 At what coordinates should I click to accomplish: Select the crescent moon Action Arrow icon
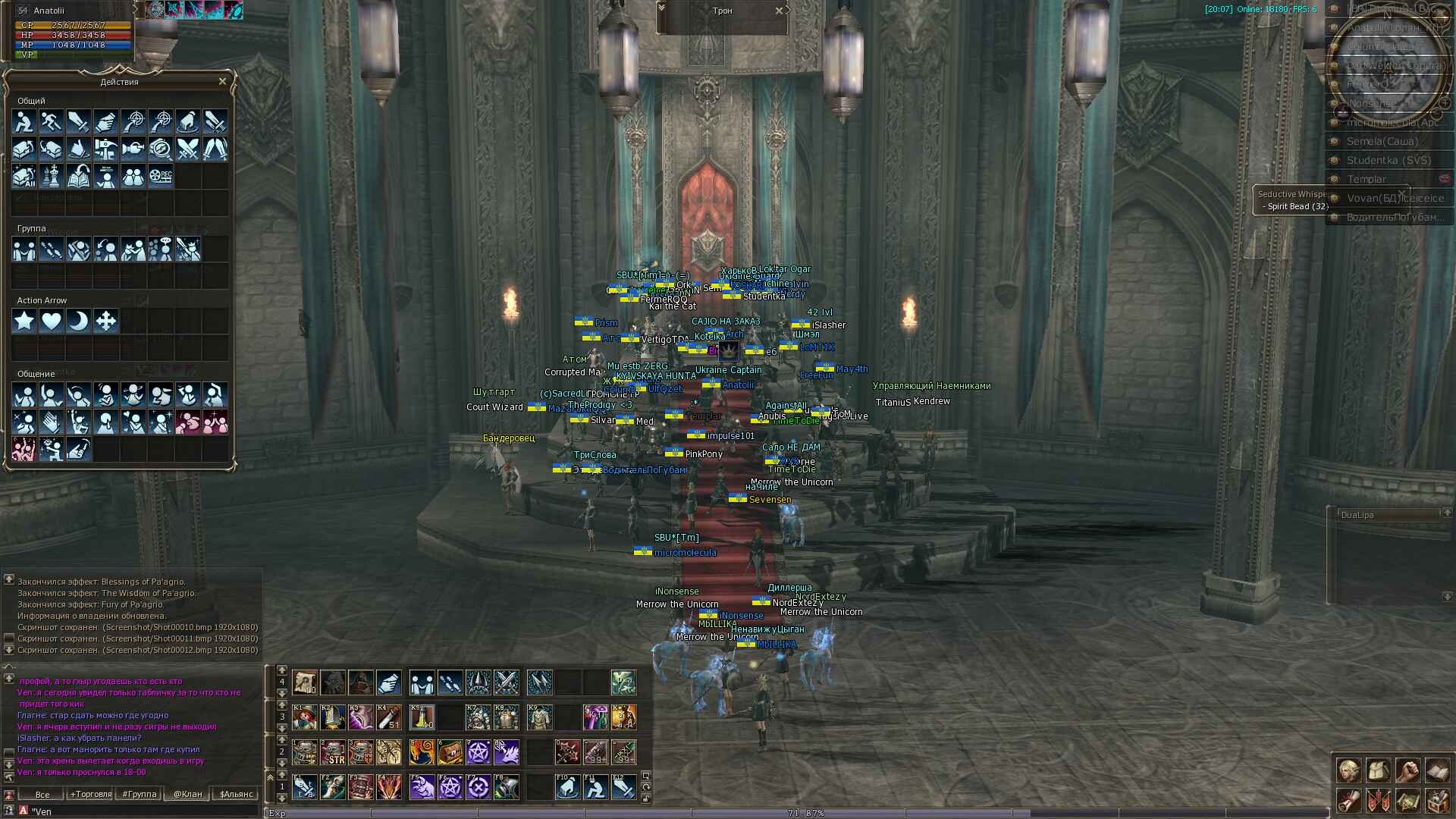(78, 321)
